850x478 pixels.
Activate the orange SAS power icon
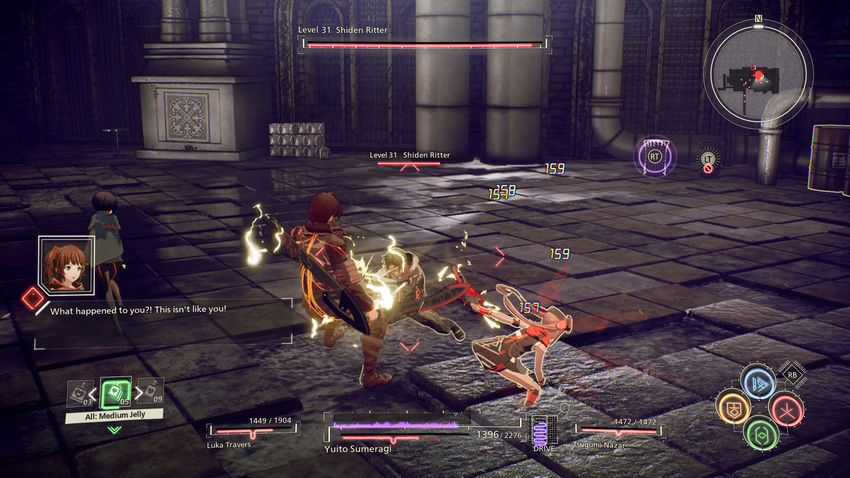click(x=735, y=408)
